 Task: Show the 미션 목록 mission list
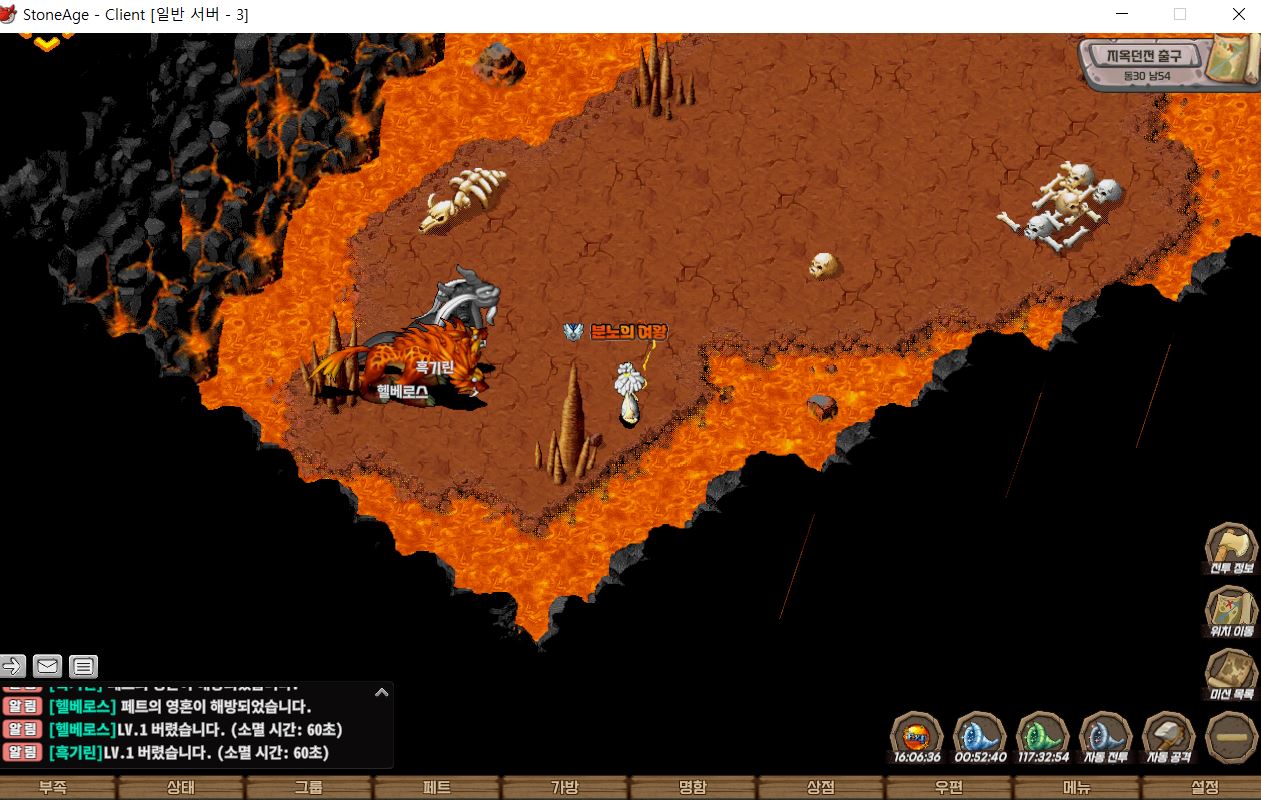(1231, 672)
